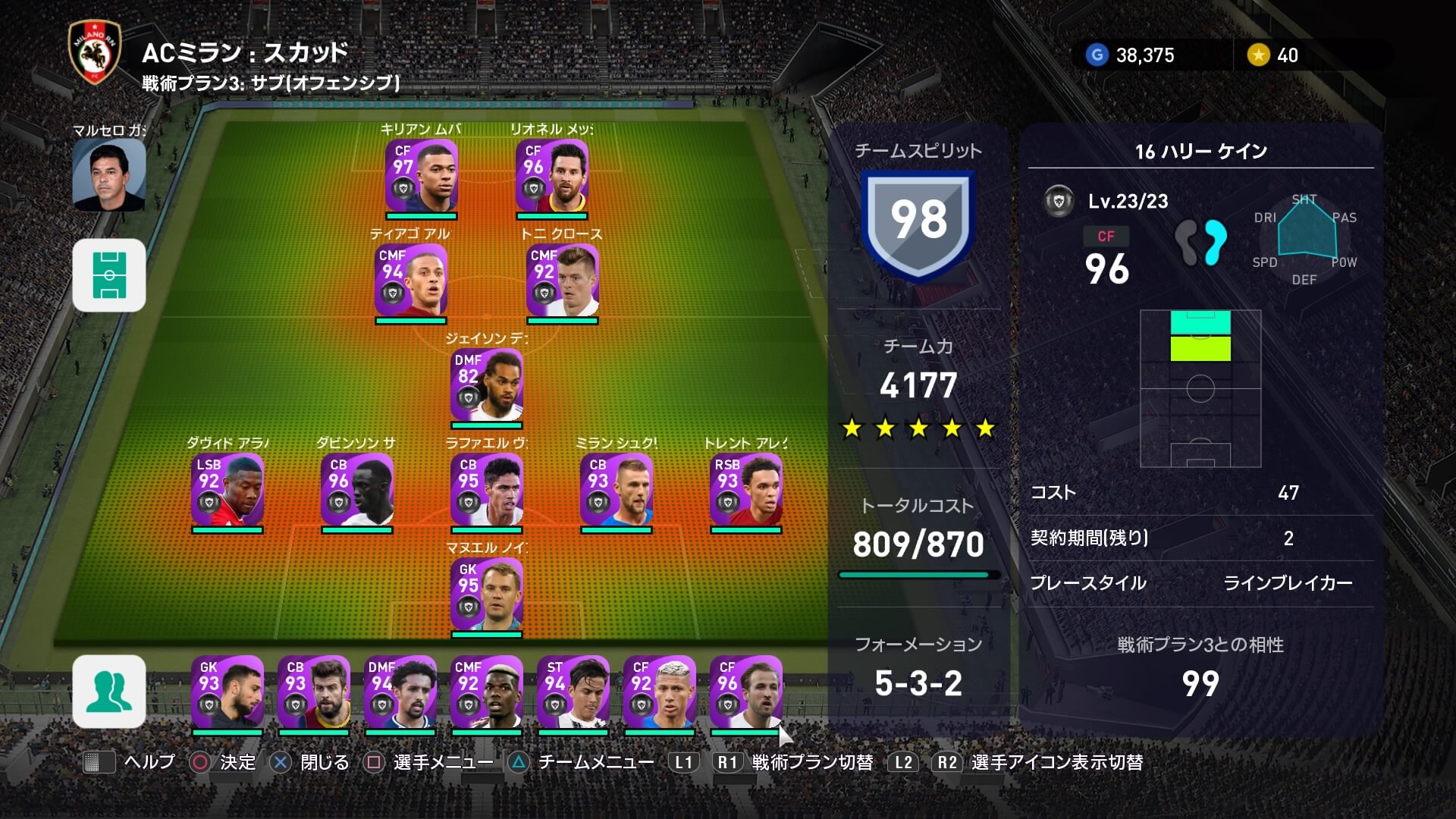
Task: Select the substitute ST 94 card
Action: (573, 692)
